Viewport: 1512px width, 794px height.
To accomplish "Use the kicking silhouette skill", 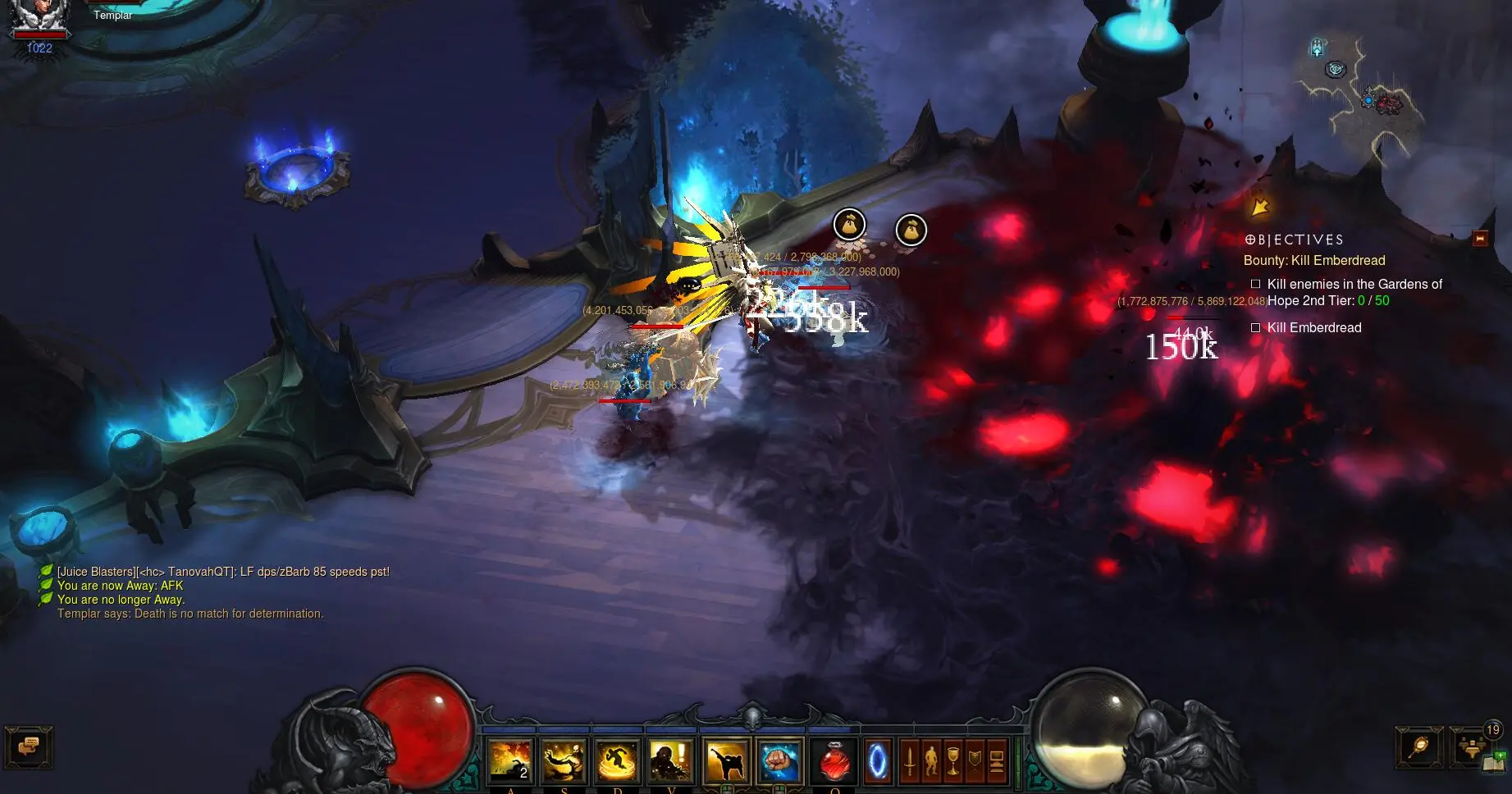I will [726, 760].
